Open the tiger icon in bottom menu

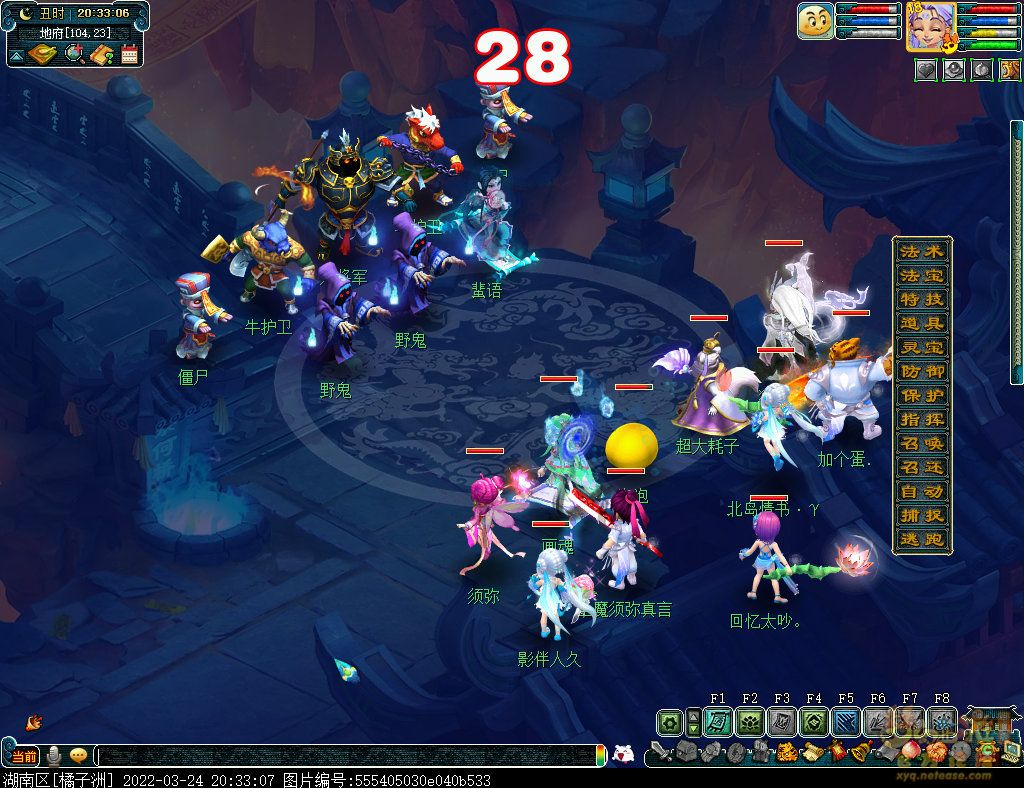coord(787,752)
